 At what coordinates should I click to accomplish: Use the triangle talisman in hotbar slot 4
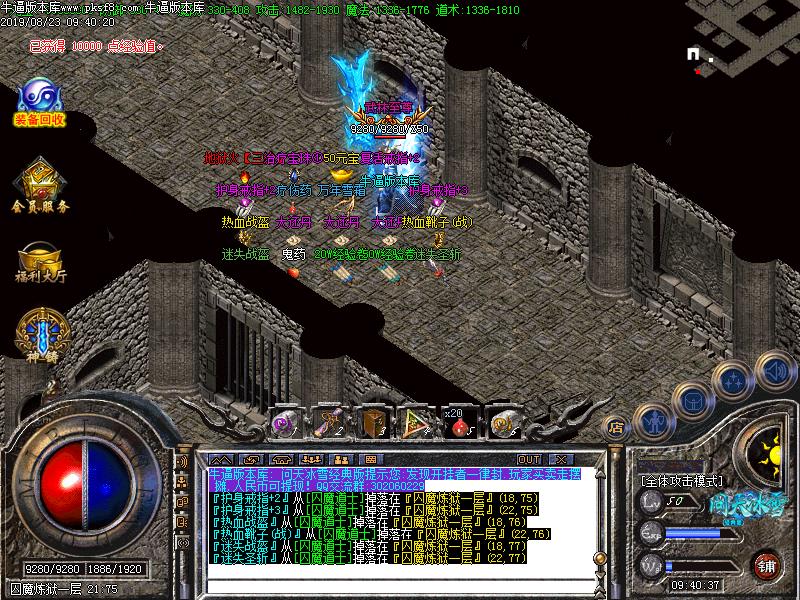(414, 425)
